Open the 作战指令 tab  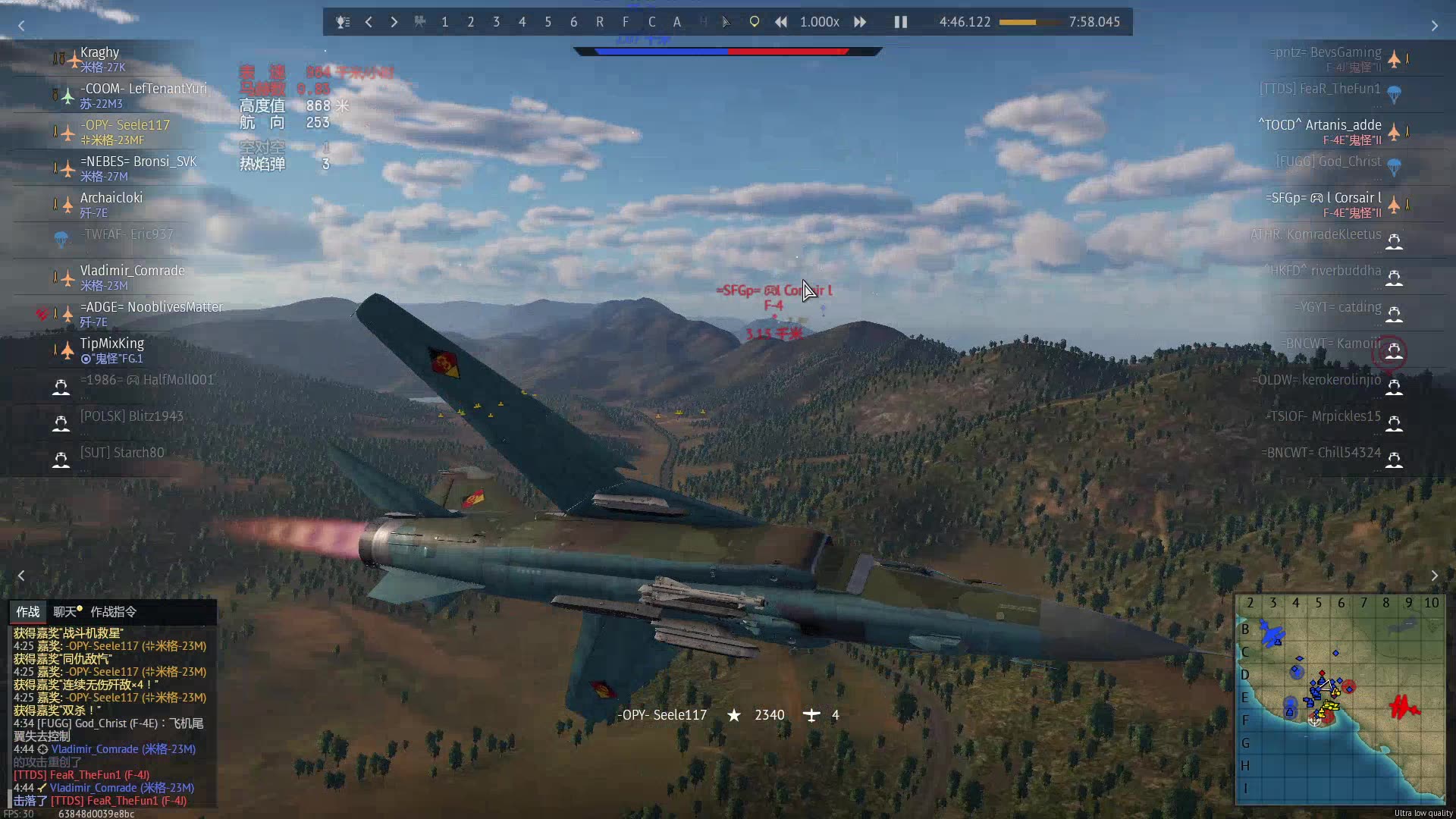point(113,612)
